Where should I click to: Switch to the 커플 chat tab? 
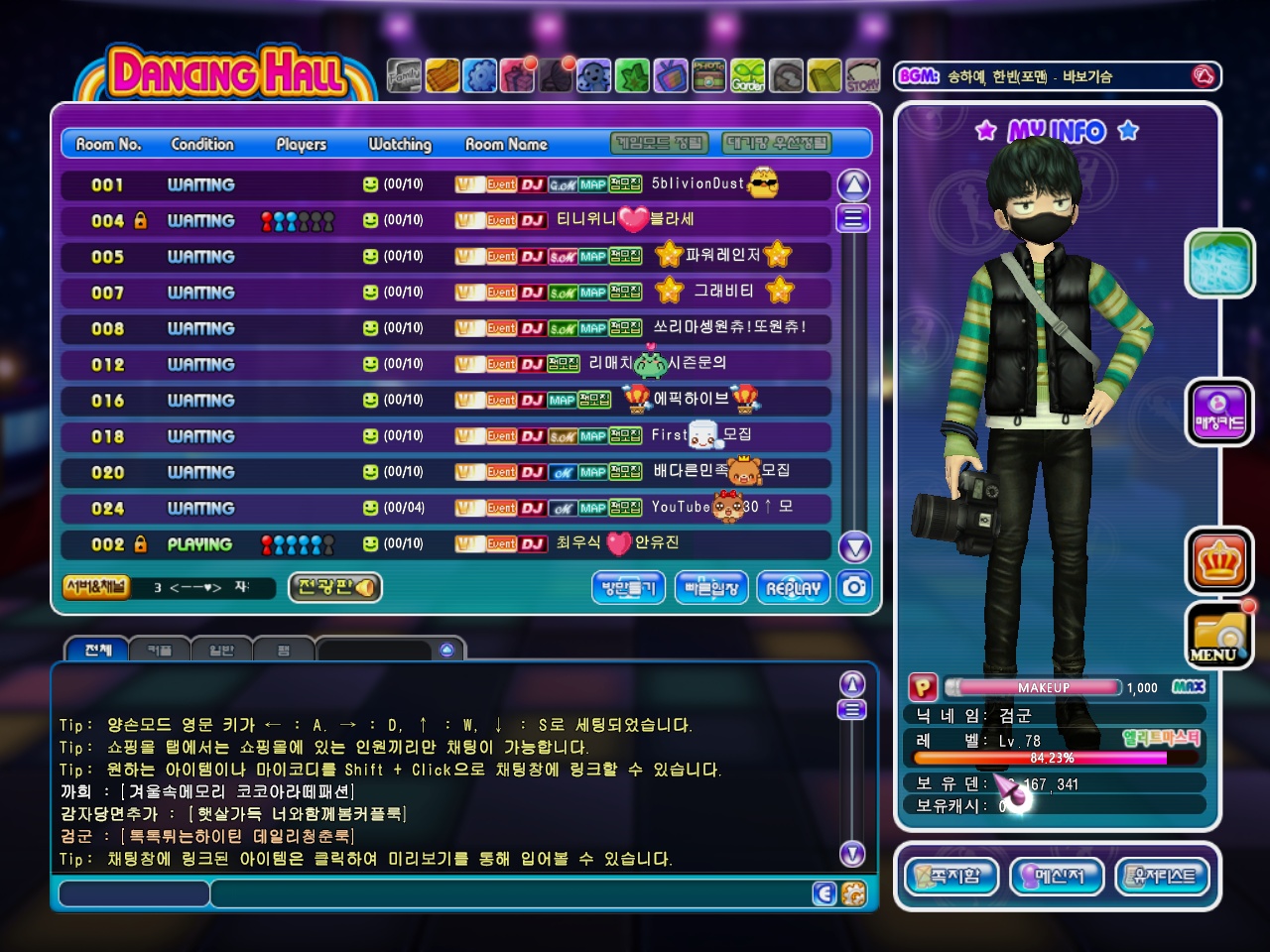coord(159,650)
